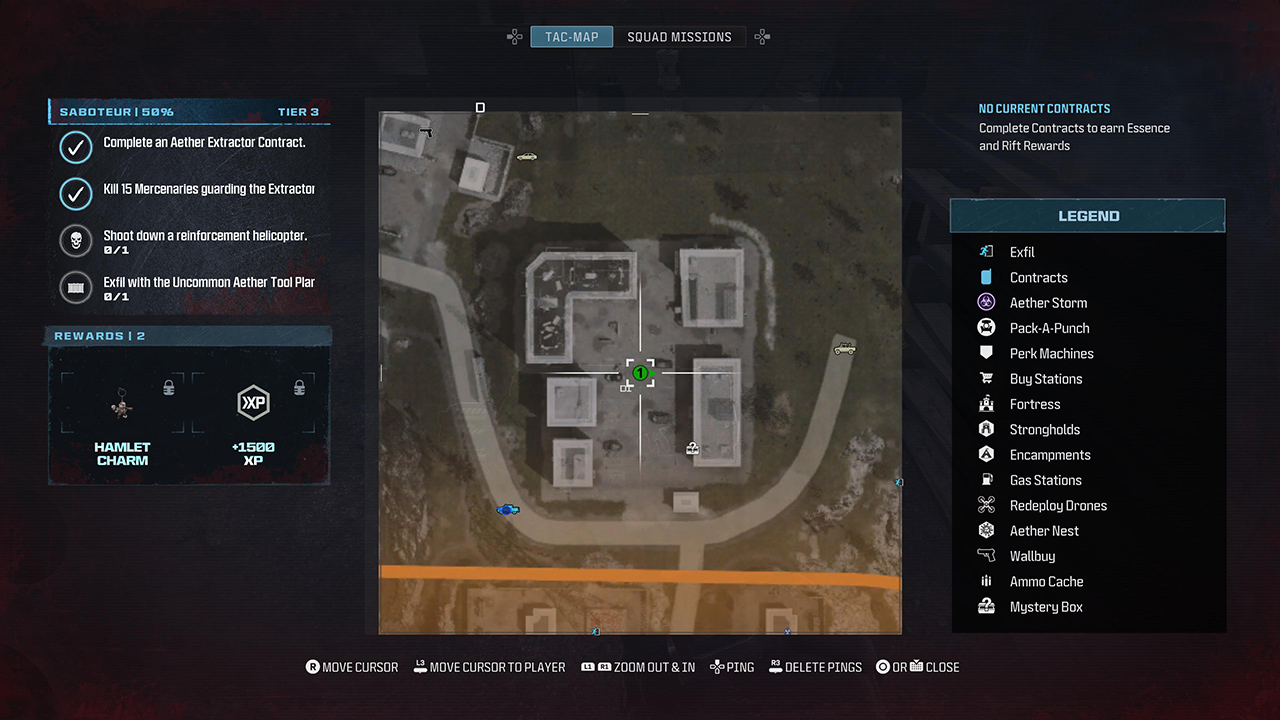
Task: Select the Gas Stations icon
Action: pyautogui.click(x=988, y=480)
